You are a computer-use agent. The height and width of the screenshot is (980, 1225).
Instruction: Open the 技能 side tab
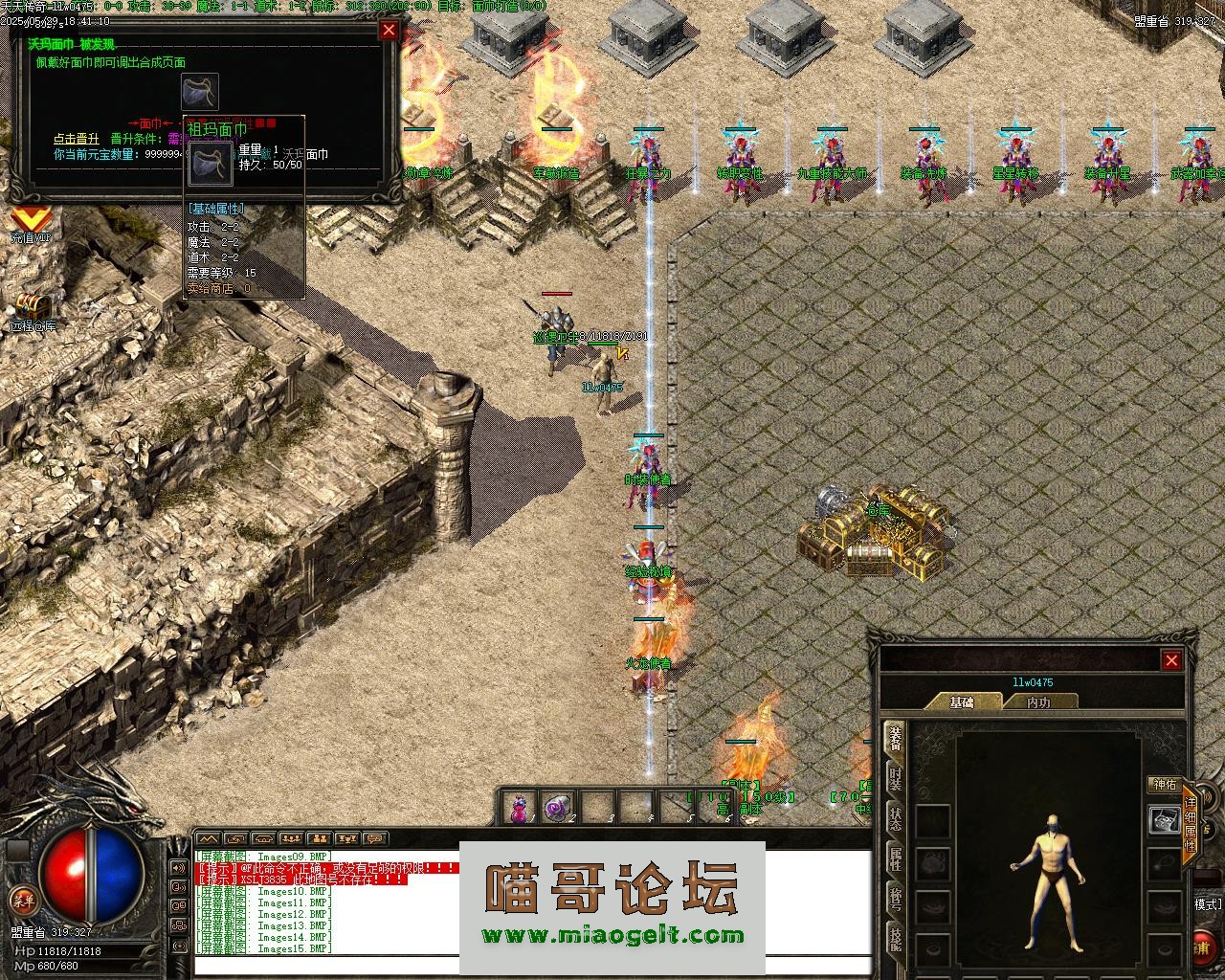click(x=895, y=940)
